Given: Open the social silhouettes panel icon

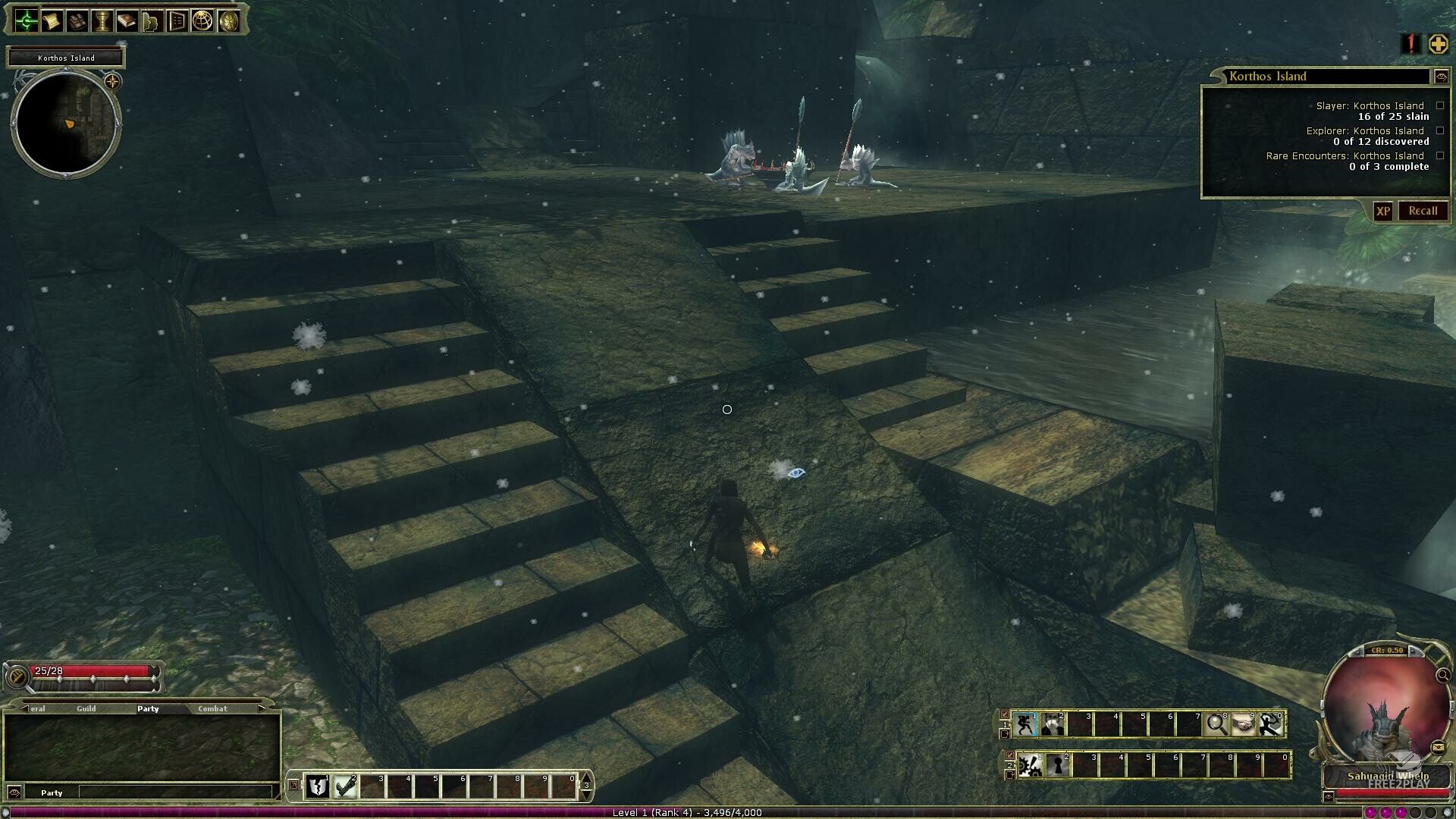Looking at the screenshot, I should (152, 21).
